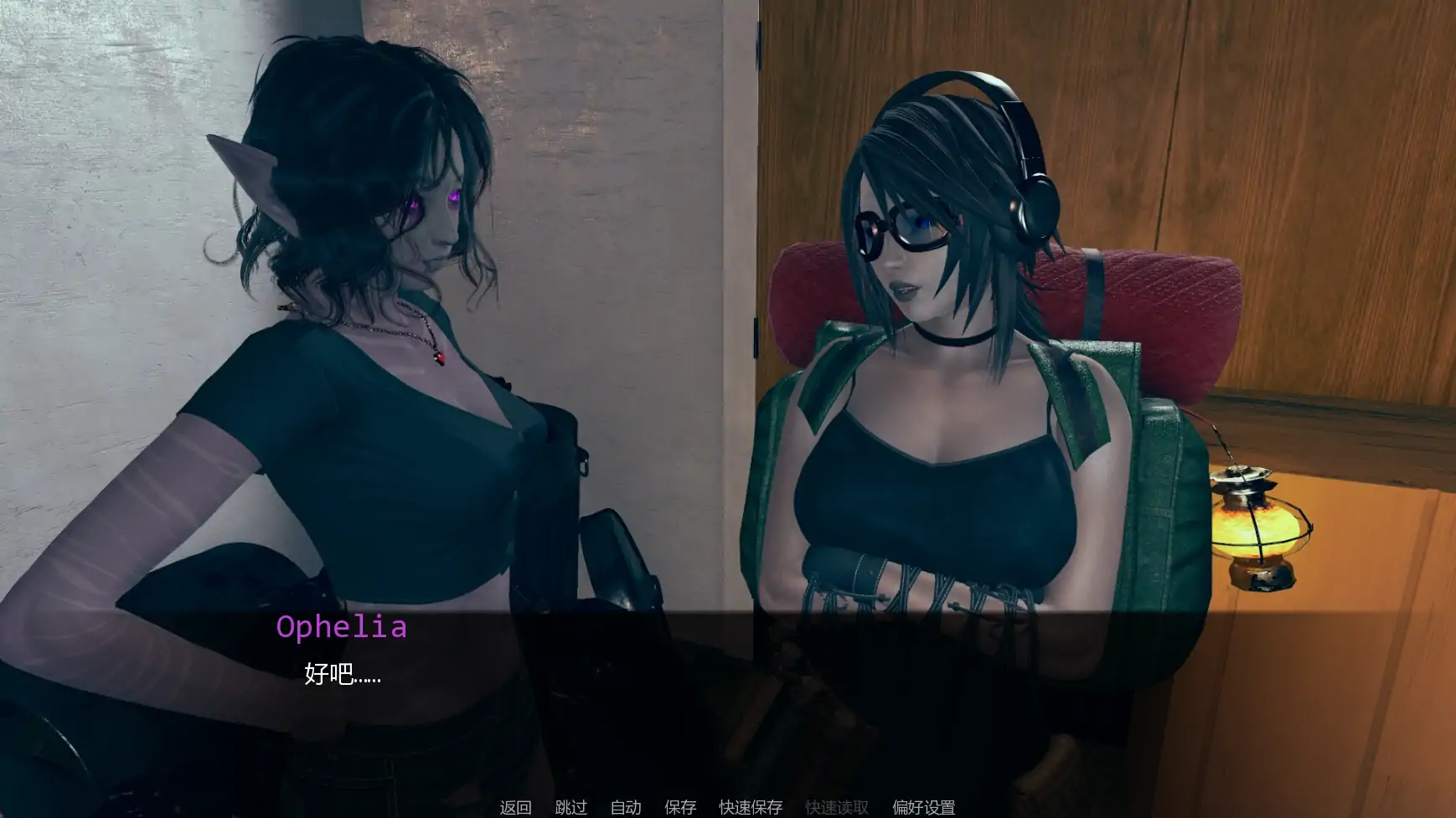This screenshot has height=818, width=1456.
Task: Load the last quicksave via 快速读取
Action: pyautogui.click(x=837, y=807)
